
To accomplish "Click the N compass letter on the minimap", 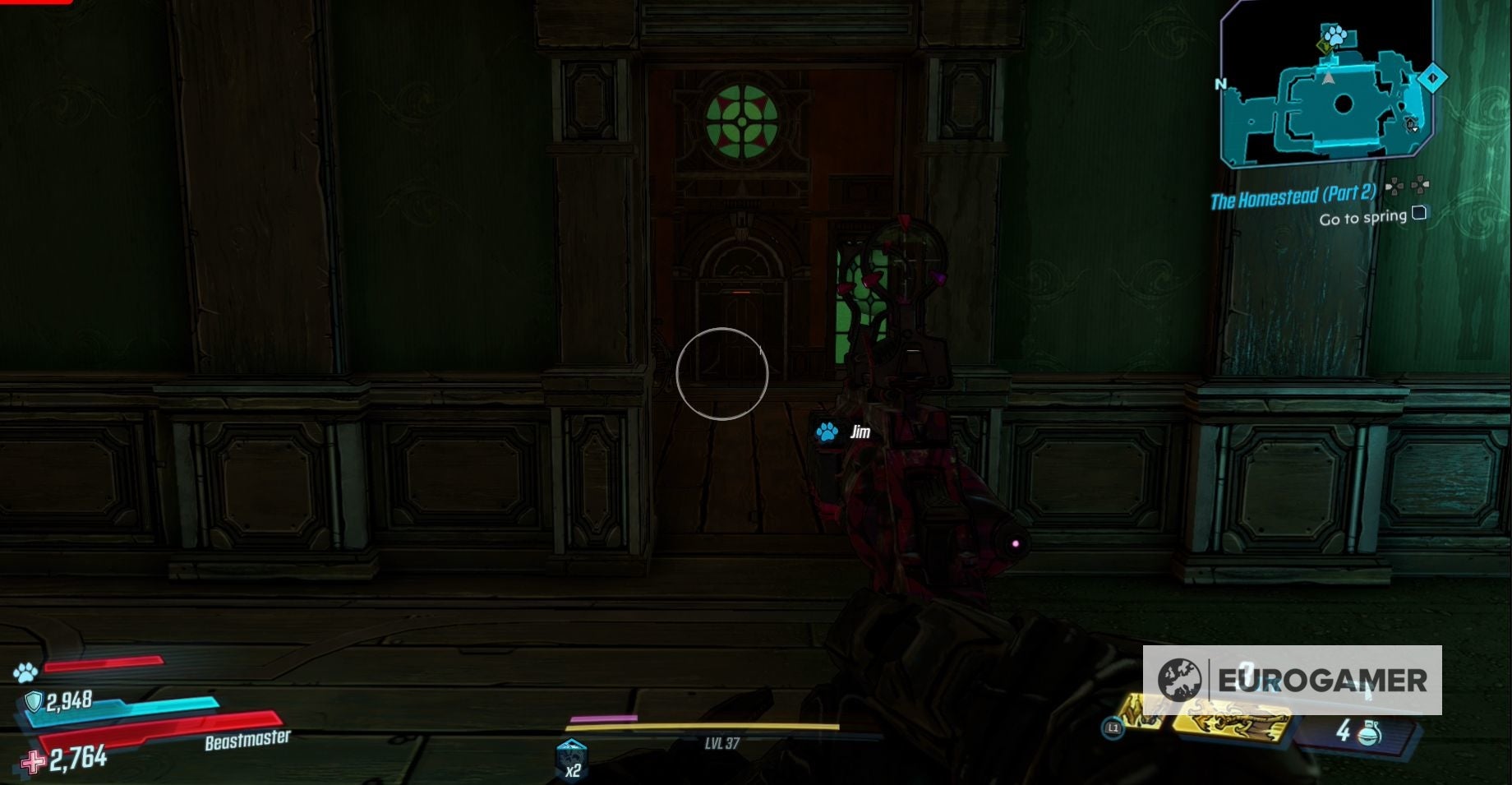I will pyautogui.click(x=1222, y=83).
